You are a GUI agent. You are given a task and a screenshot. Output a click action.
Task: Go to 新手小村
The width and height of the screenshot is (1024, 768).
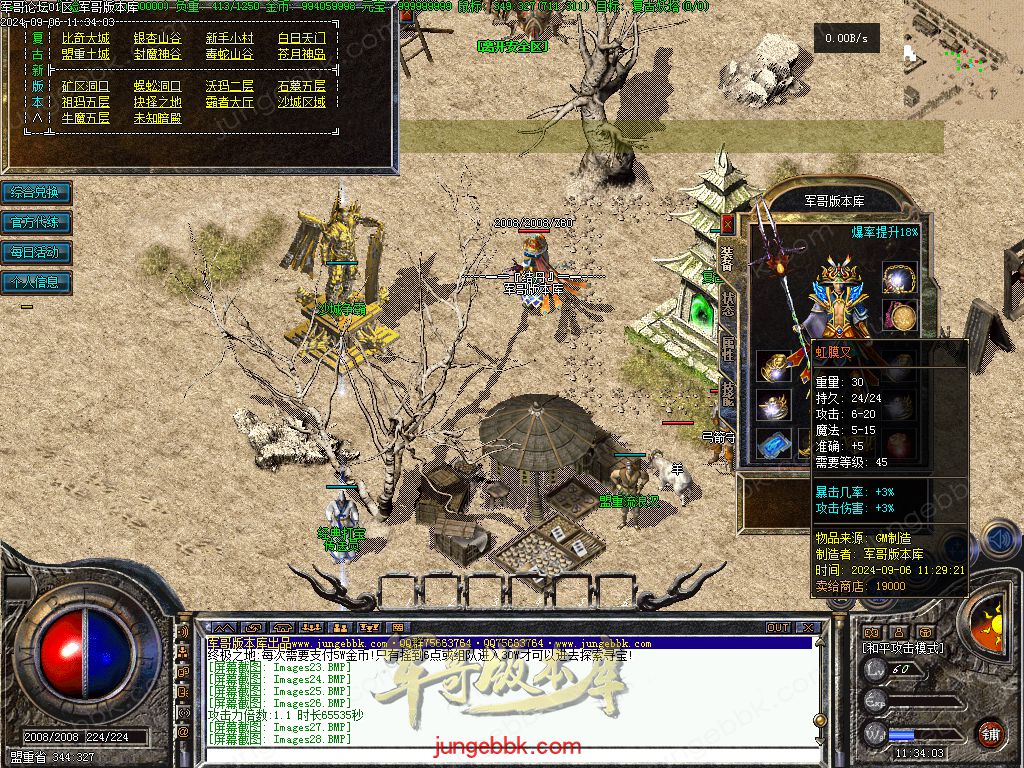coord(230,38)
